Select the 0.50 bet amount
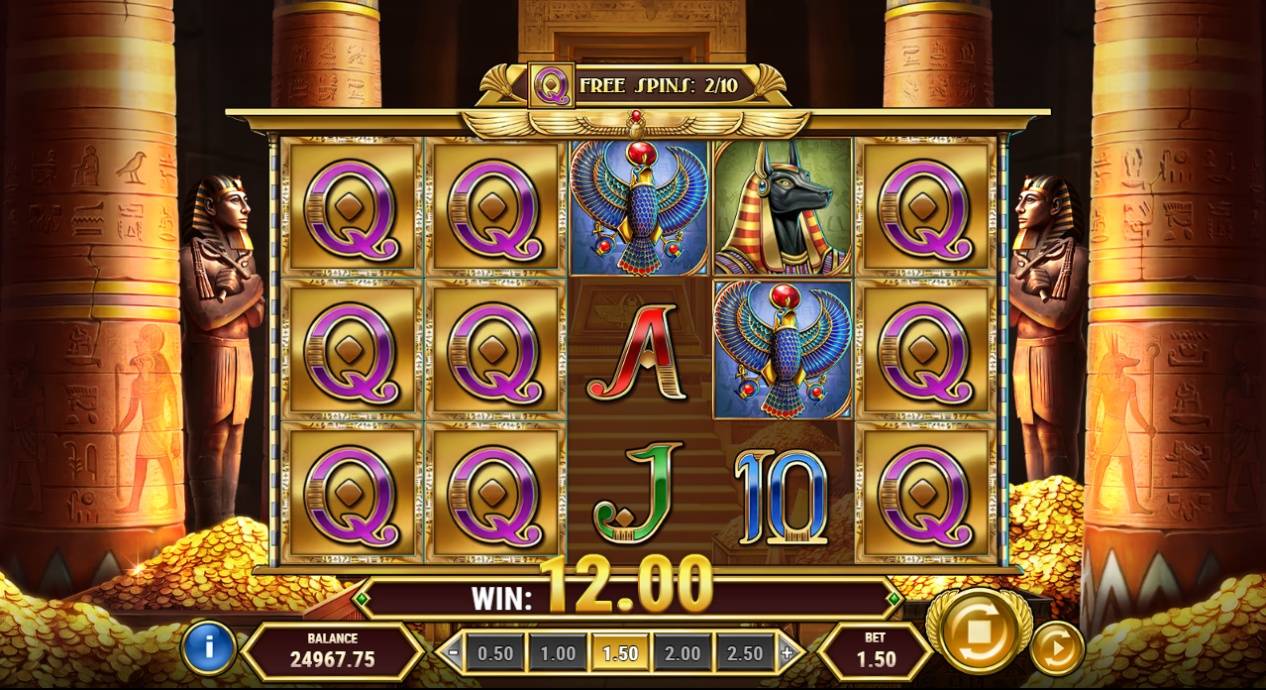 495,654
